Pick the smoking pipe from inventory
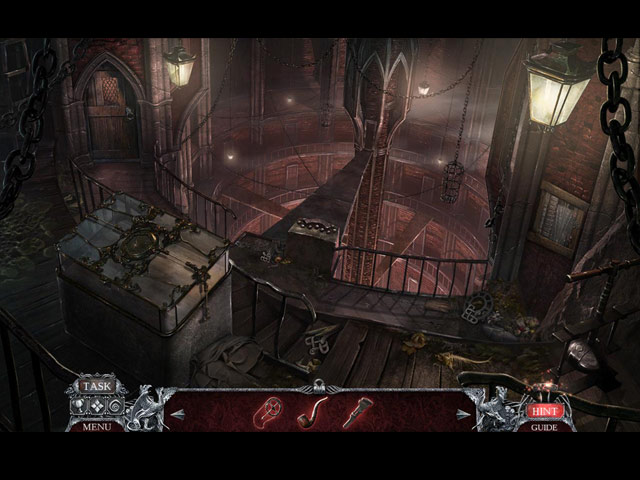640x480 pixels. (x=312, y=411)
